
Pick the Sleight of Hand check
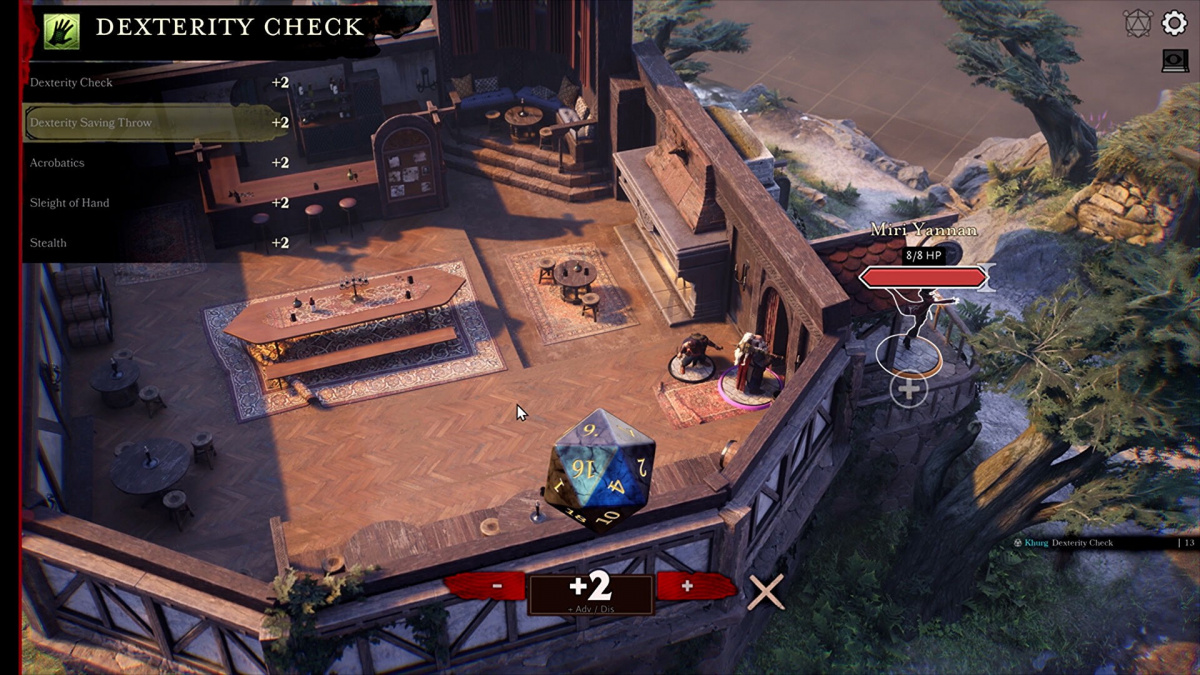[x=150, y=203]
